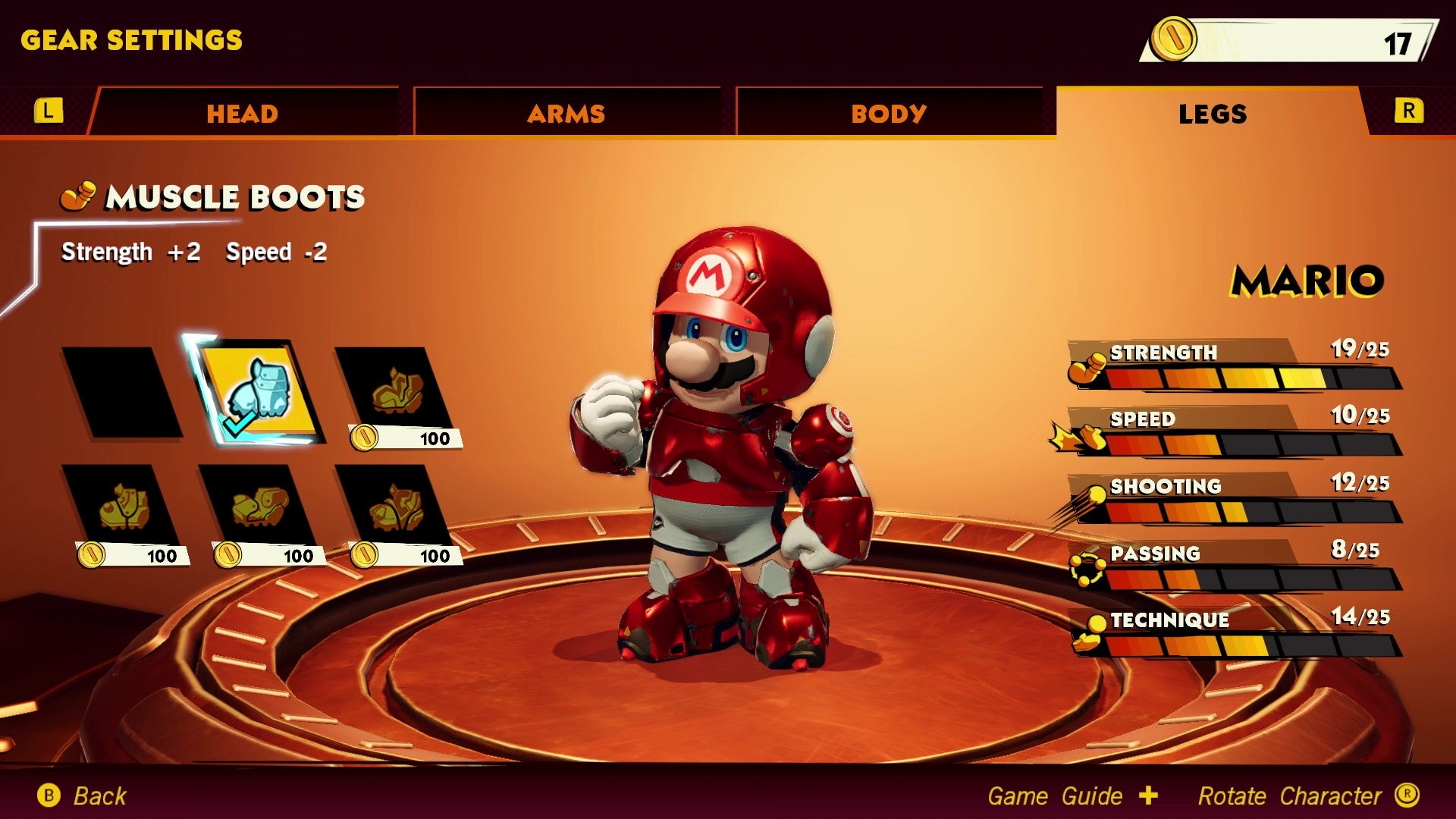Switch to the Head gear tab

243,114
